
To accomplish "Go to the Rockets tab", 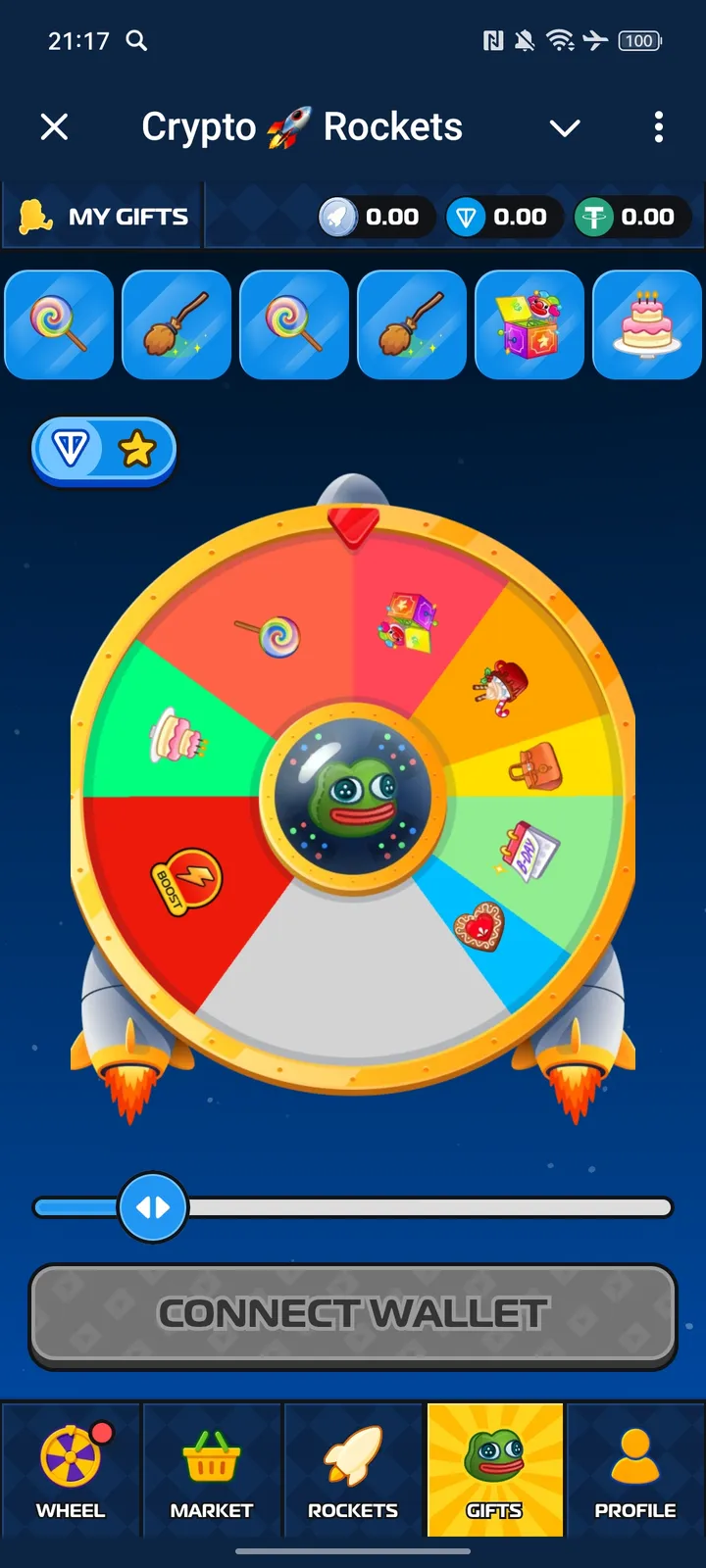I will point(353,1470).
